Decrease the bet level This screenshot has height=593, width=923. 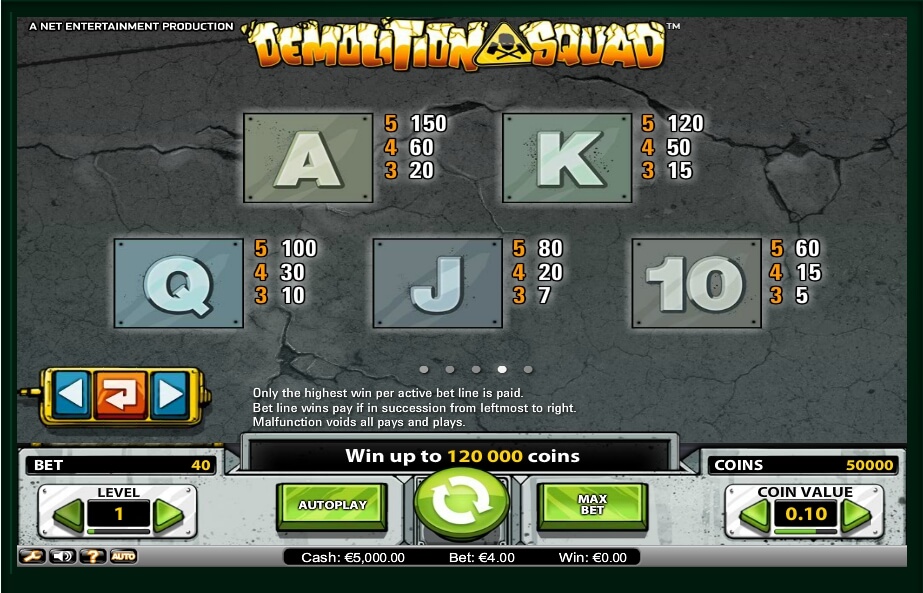[67, 515]
